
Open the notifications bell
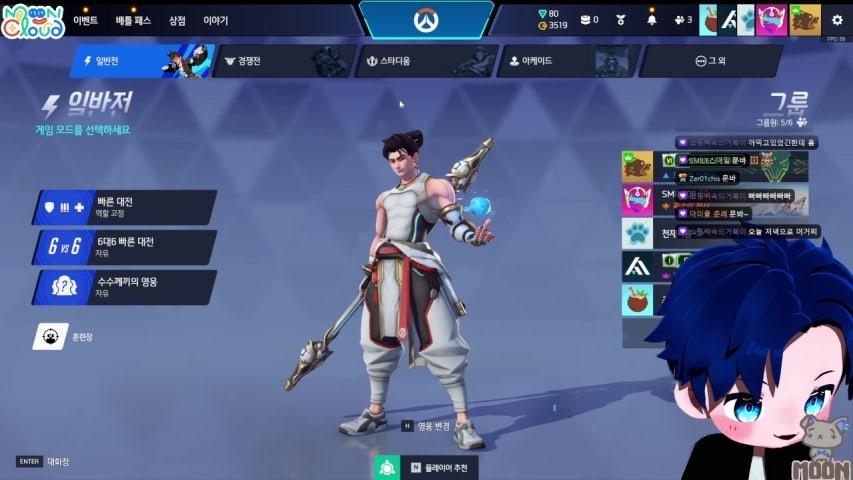(x=652, y=20)
